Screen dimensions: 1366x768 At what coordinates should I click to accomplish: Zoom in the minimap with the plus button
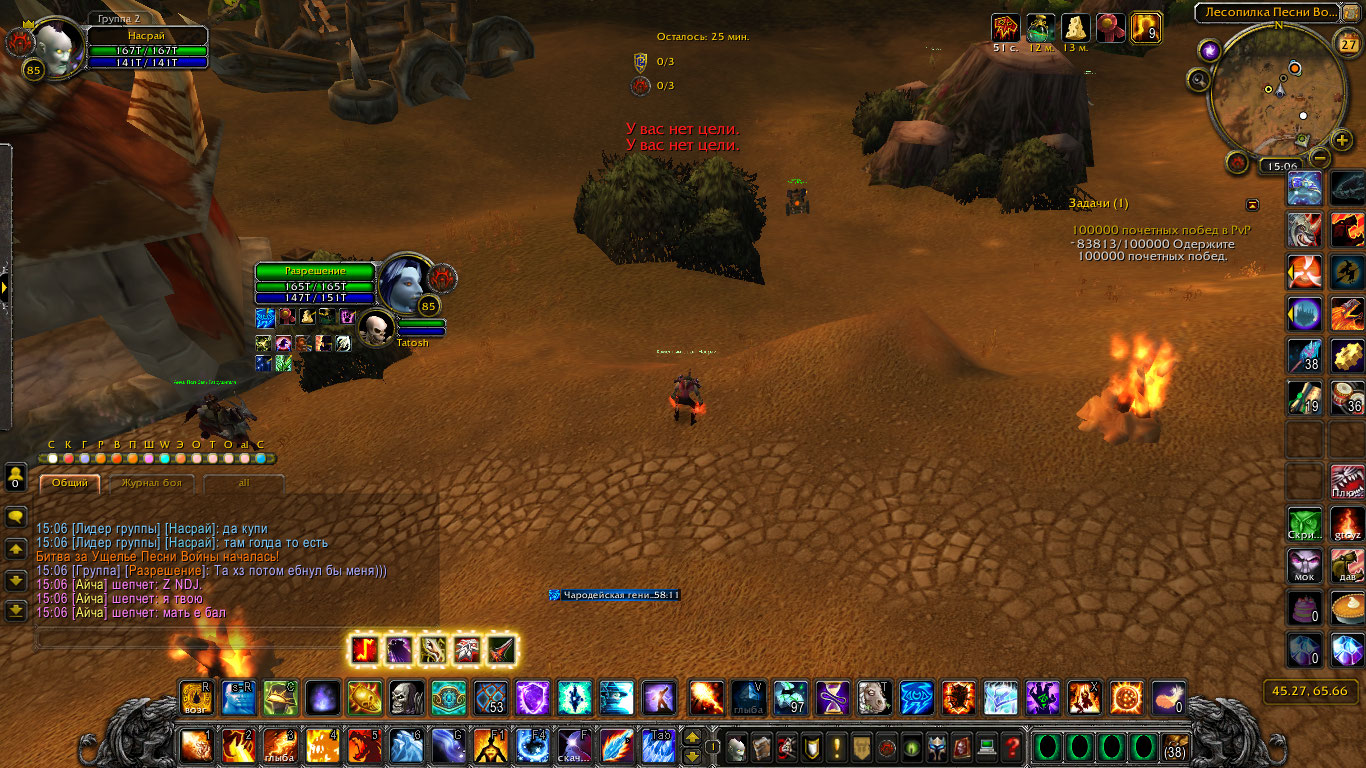[1342, 140]
